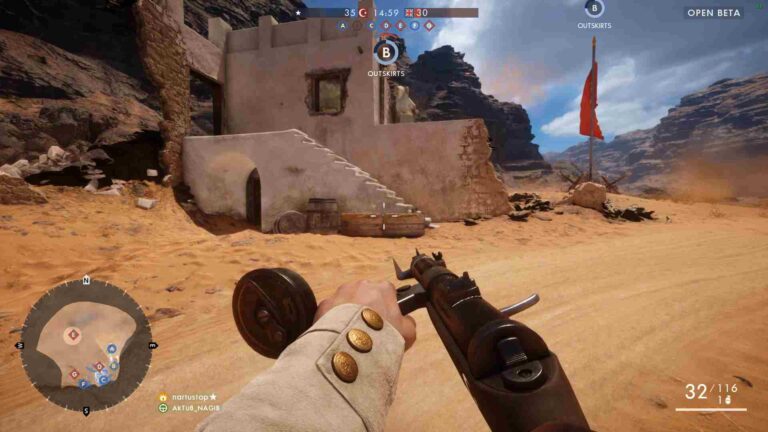This screenshot has height=432, width=768.
Task: Pick the red G objective on the minimap
Action: pyautogui.click(x=75, y=373)
